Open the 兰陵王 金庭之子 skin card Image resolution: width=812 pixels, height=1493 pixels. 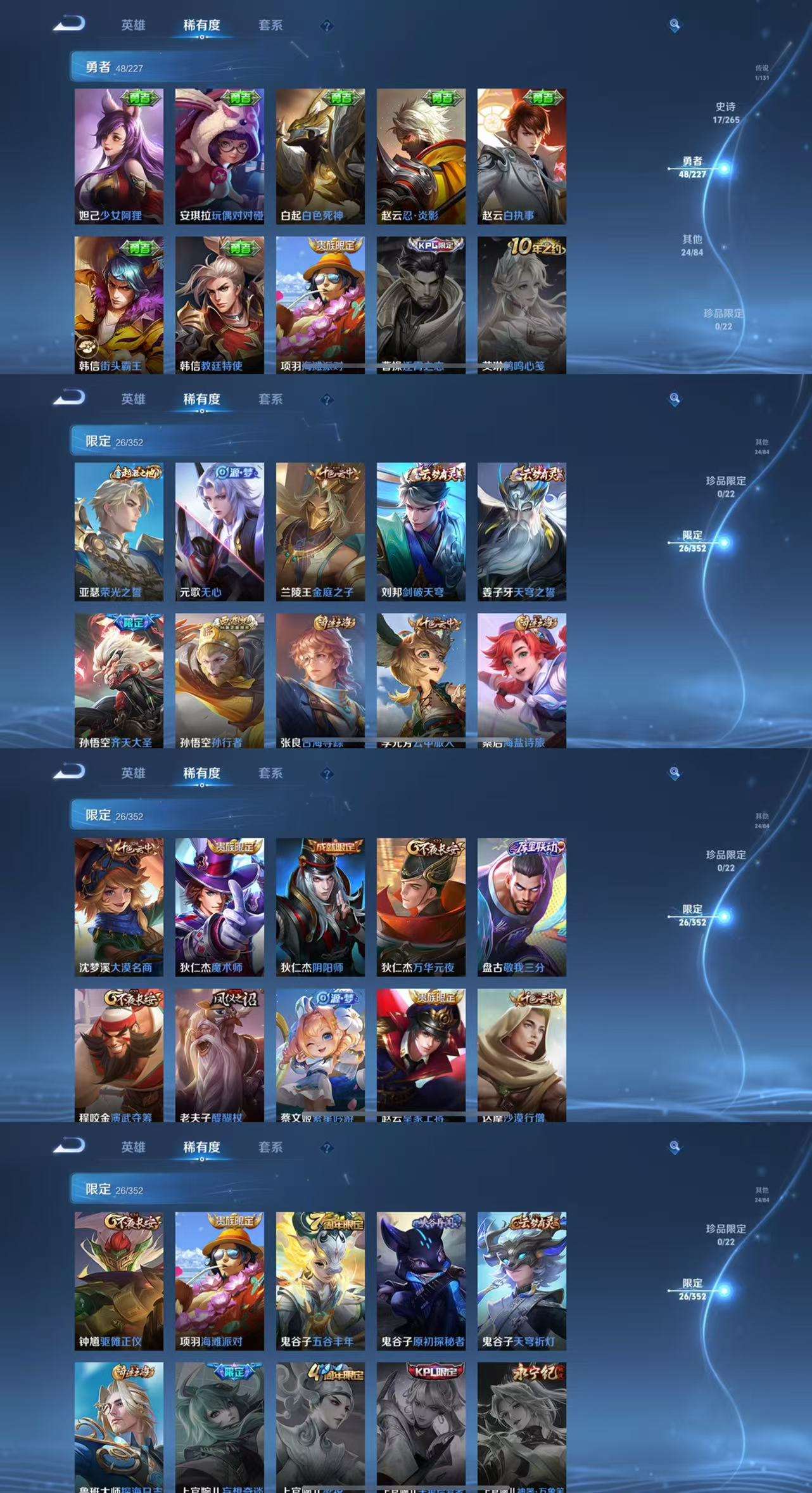[320, 531]
